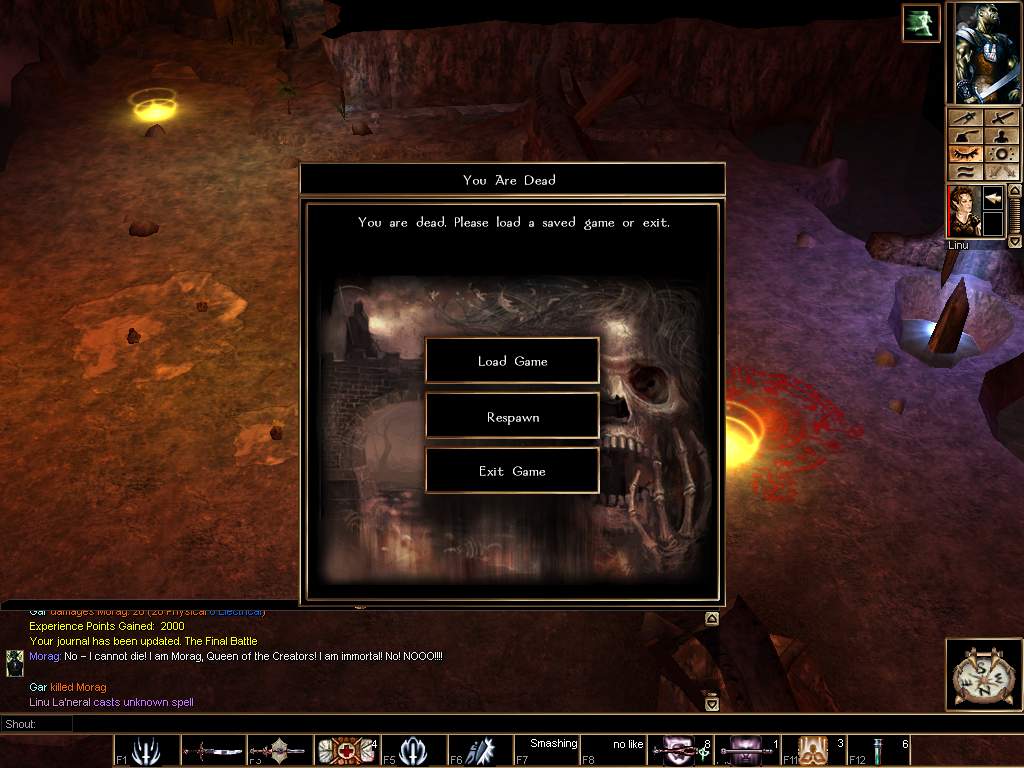This screenshot has width=1024, height=768.
Task: Click the closed-eye rest button
Action: pos(965,154)
